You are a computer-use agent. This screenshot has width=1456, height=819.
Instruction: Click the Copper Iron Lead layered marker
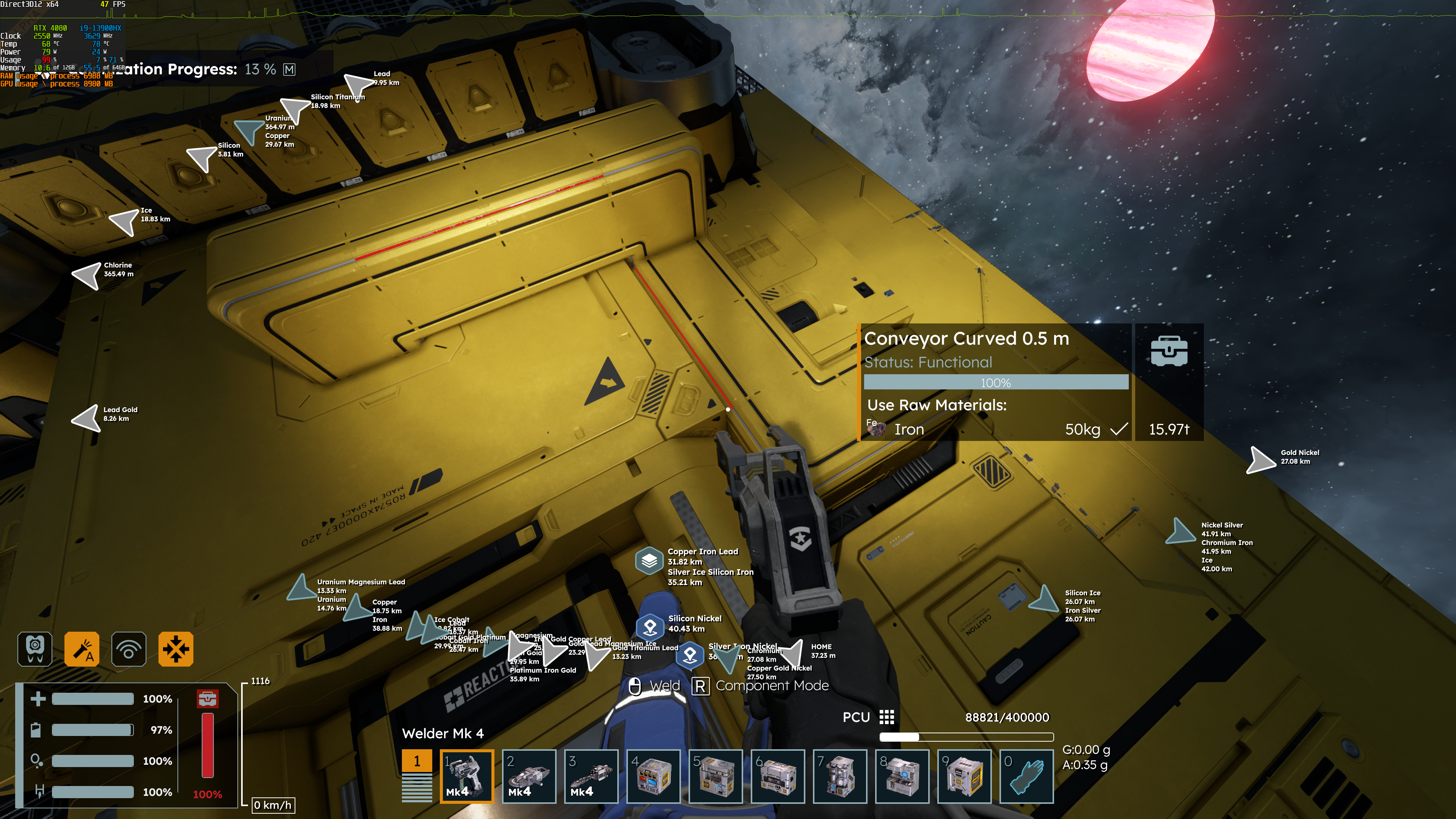pos(649,560)
